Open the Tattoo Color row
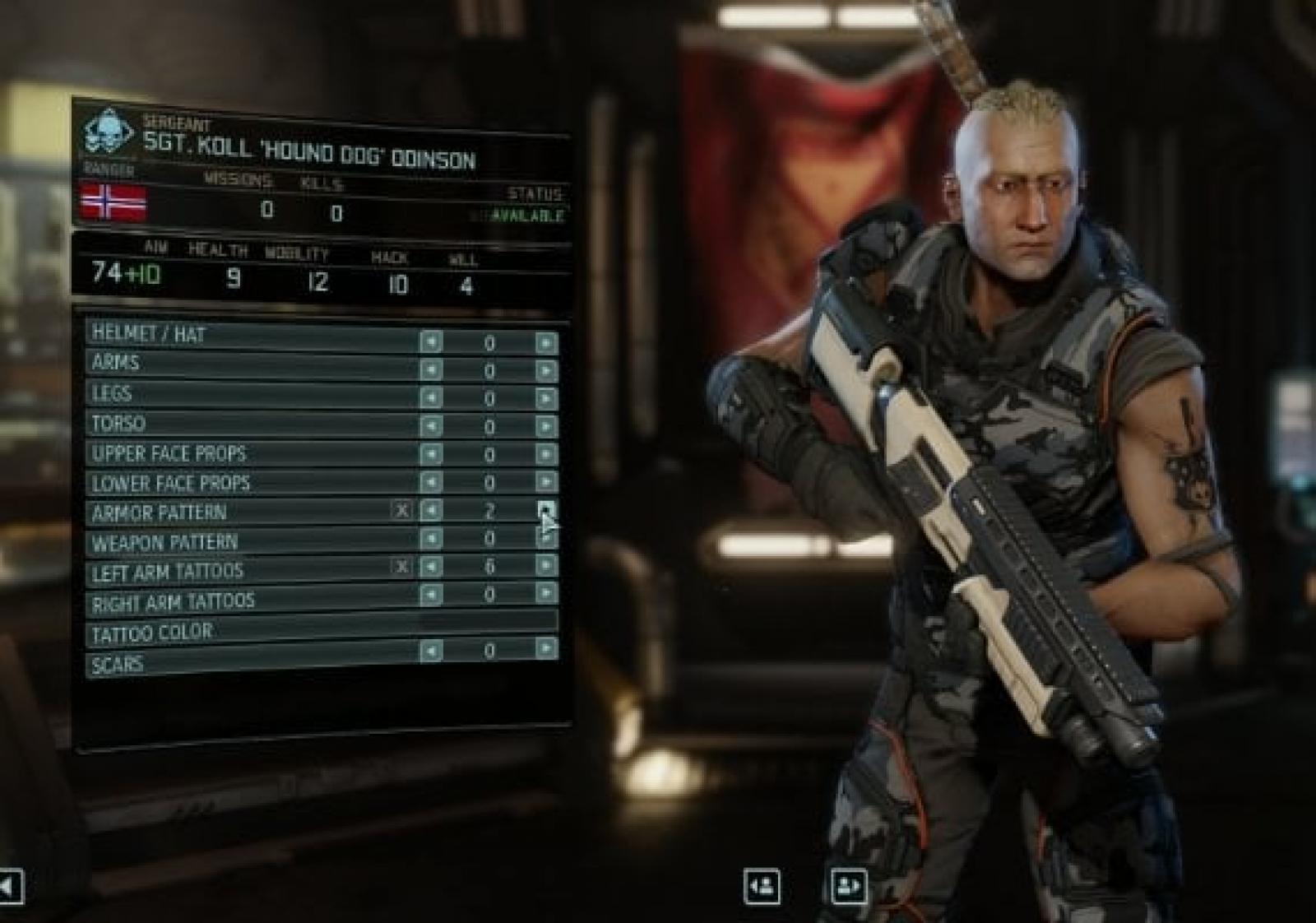The height and width of the screenshot is (923, 1316). (321, 629)
